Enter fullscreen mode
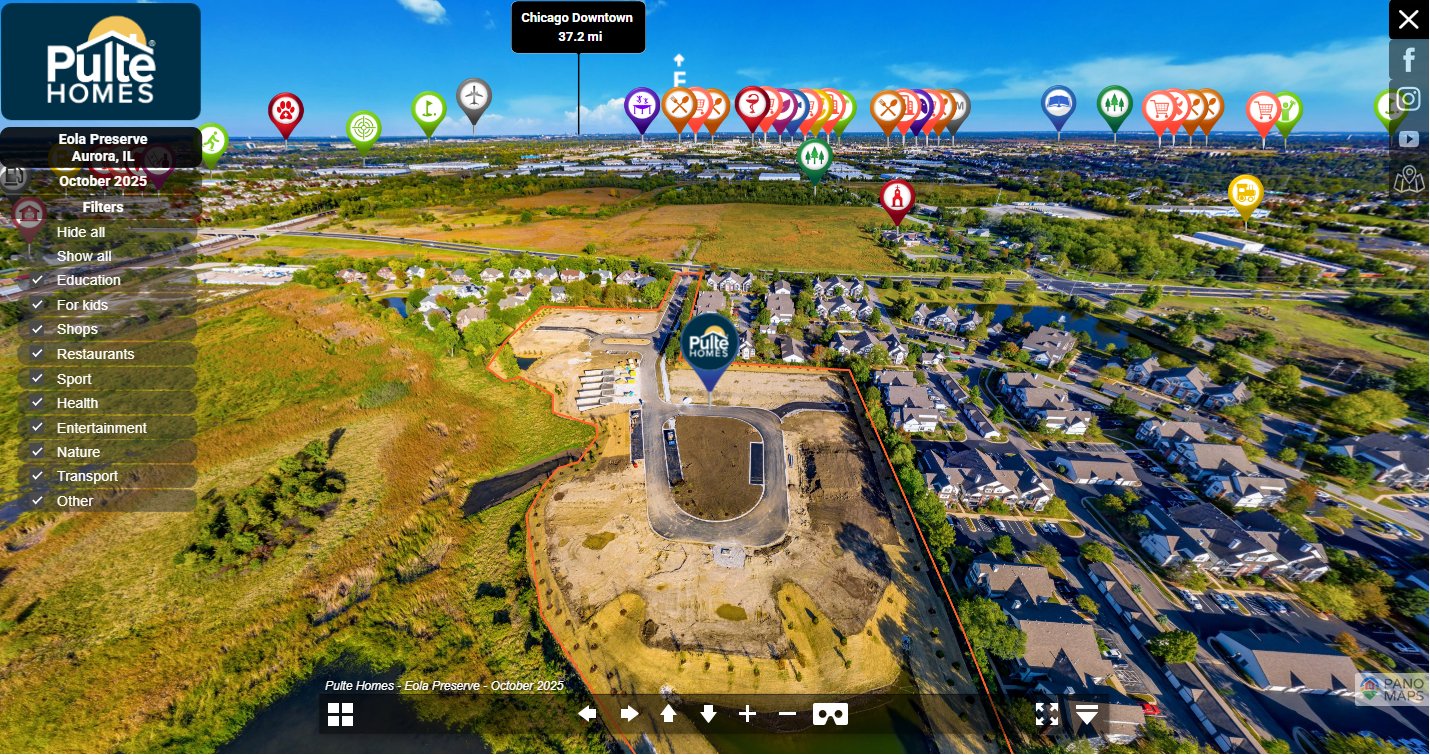Screen dimensions: 1430x755 (1046, 714)
